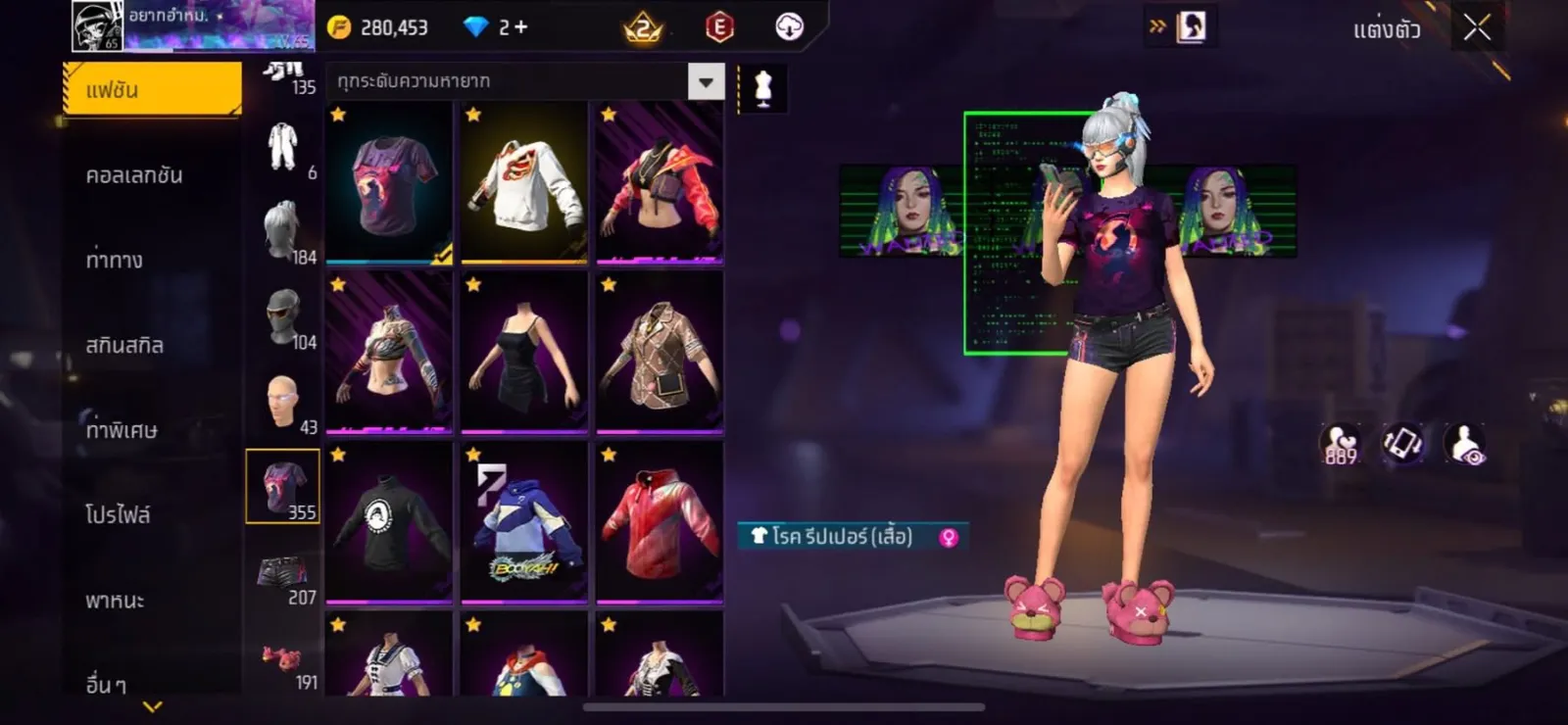The width and height of the screenshot is (1568, 725).
Task: Pick the blue Booyah hoodie
Action: tap(524, 522)
